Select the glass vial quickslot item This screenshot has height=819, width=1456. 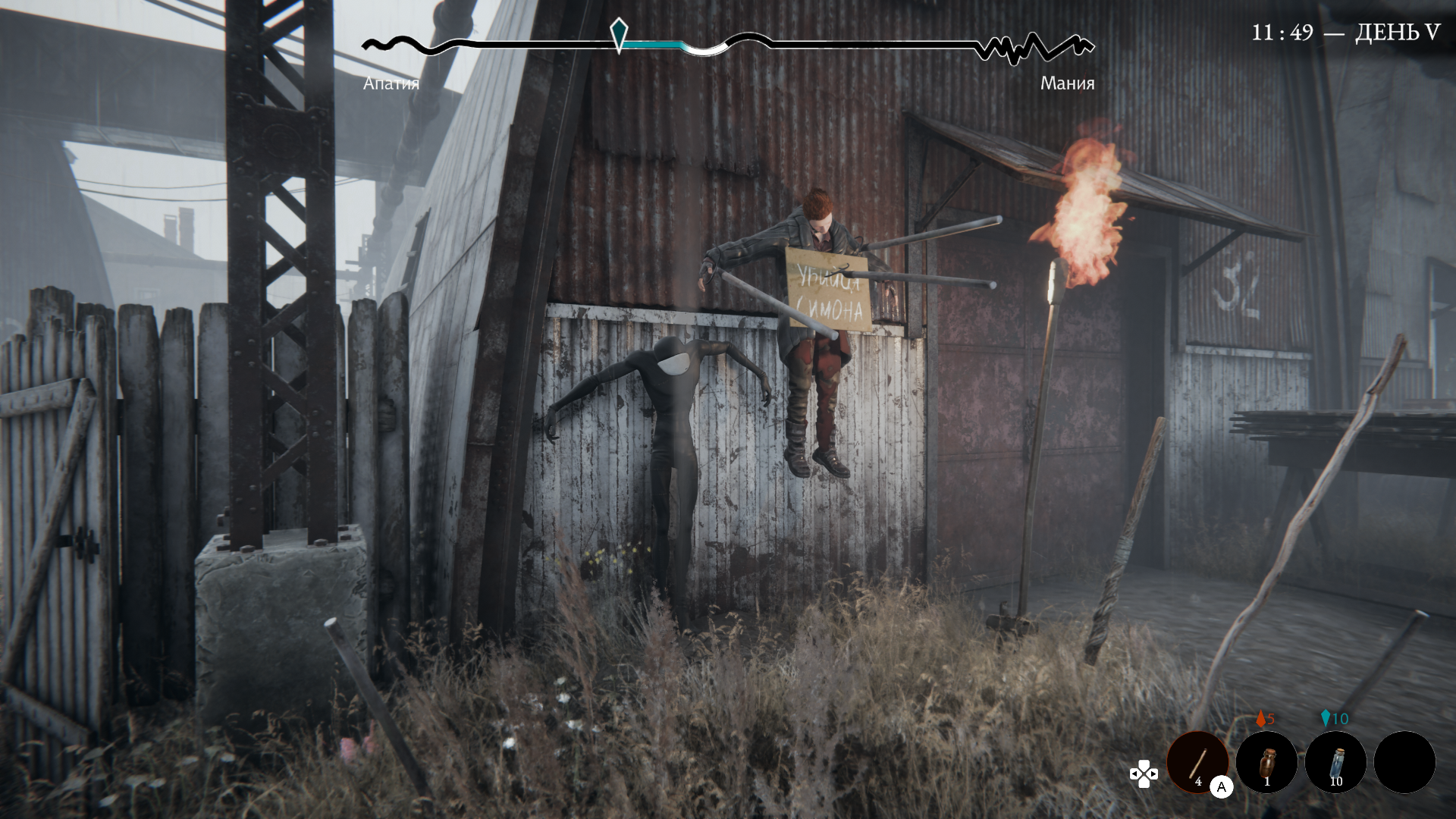point(1335,763)
